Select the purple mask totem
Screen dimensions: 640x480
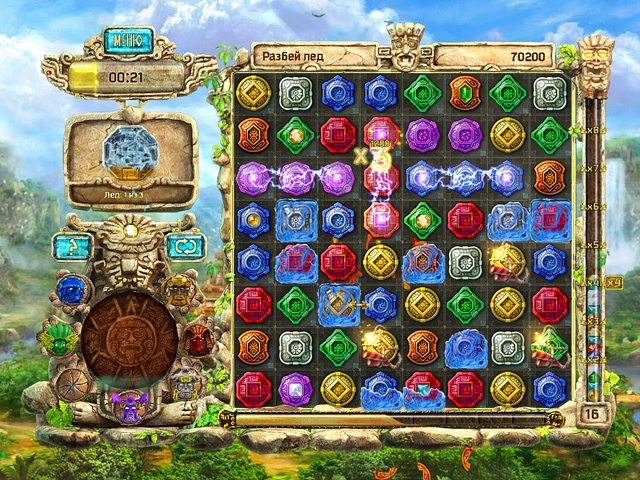point(129,403)
